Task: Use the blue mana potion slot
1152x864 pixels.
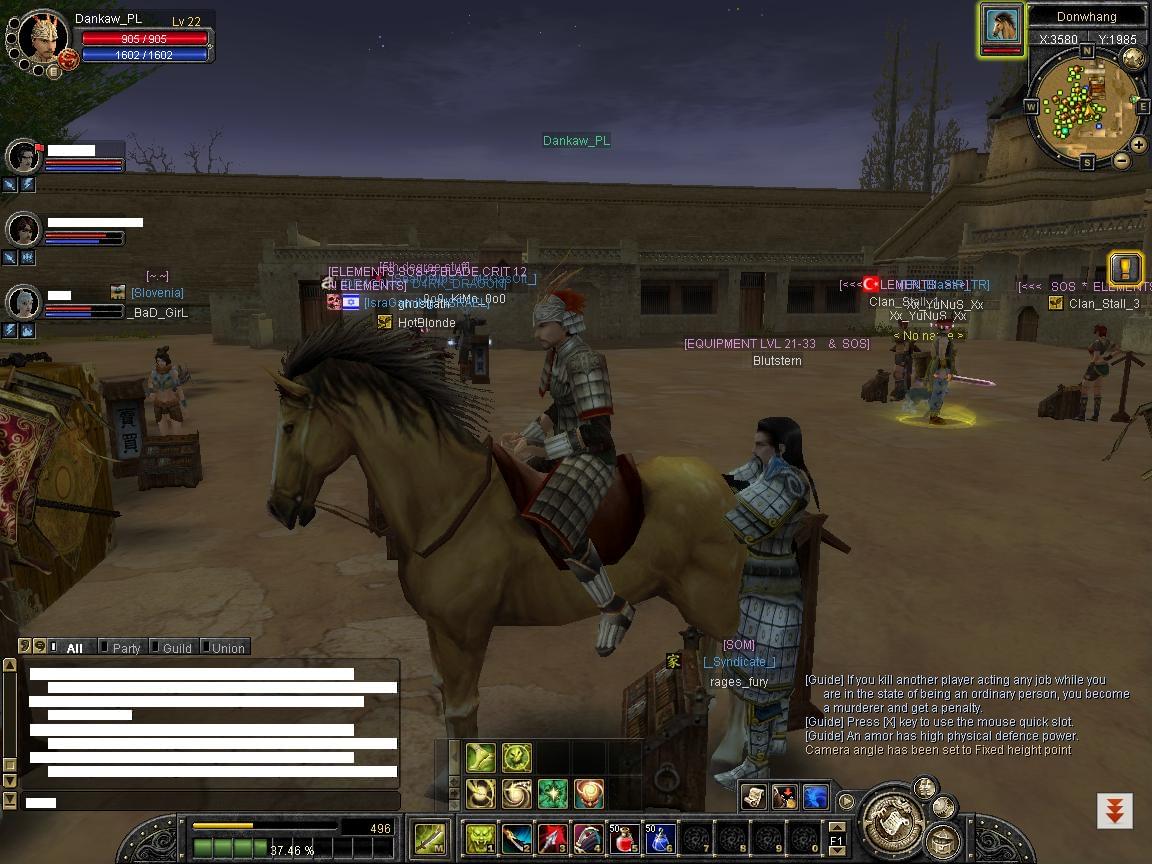Action: pyautogui.click(x=660, y=838)
